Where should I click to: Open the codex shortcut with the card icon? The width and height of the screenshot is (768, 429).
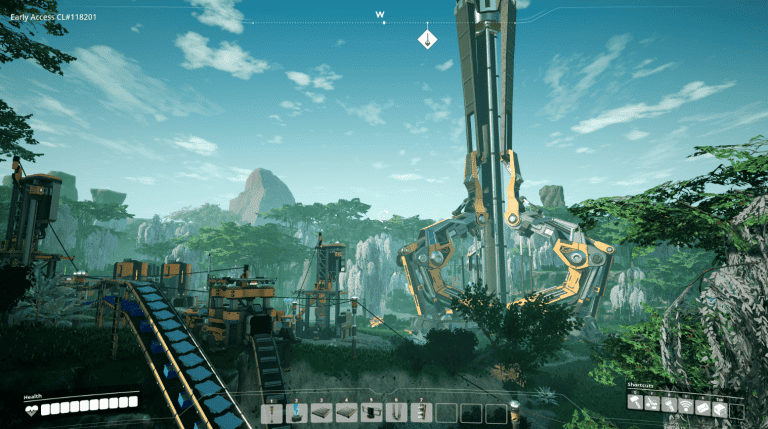tap(703, 403)
